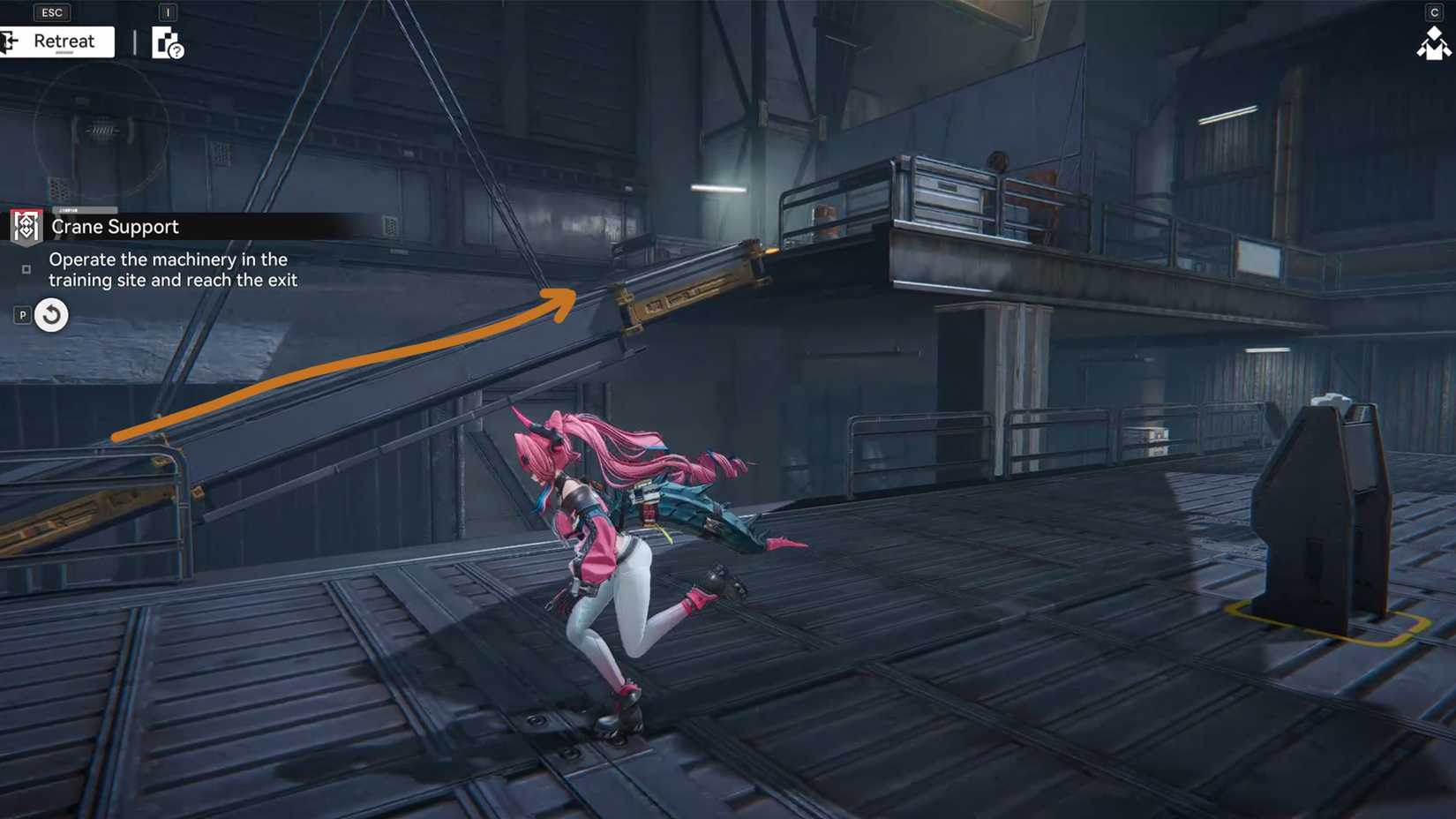
Task: Click the I key badge above tutorial icon
Action: point(169,11)
